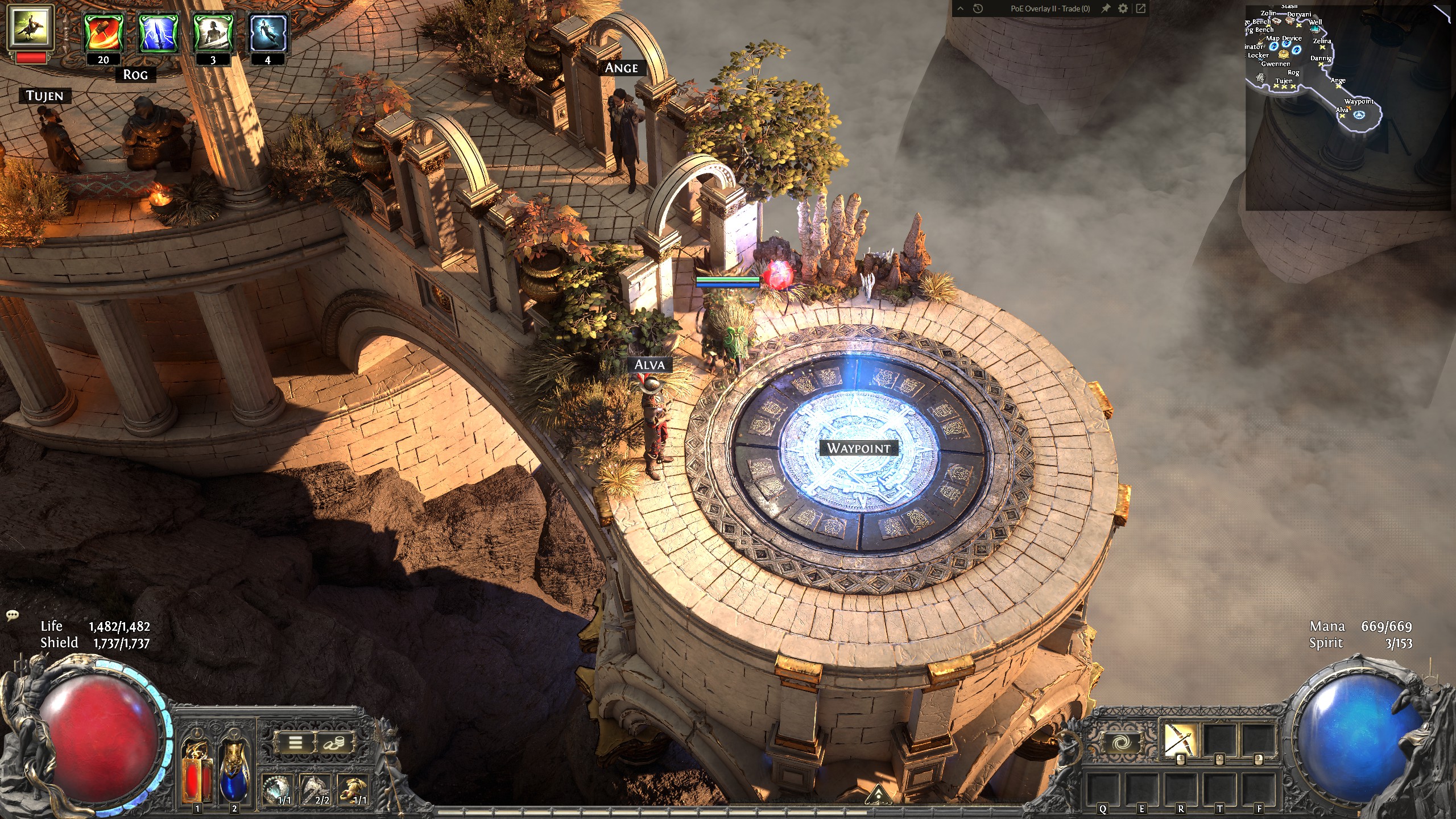Select the silver ring charm slot
Image resolution: width=1456 pixels, height=819 pixels.
pyautogui.click(x=278, y=789)
